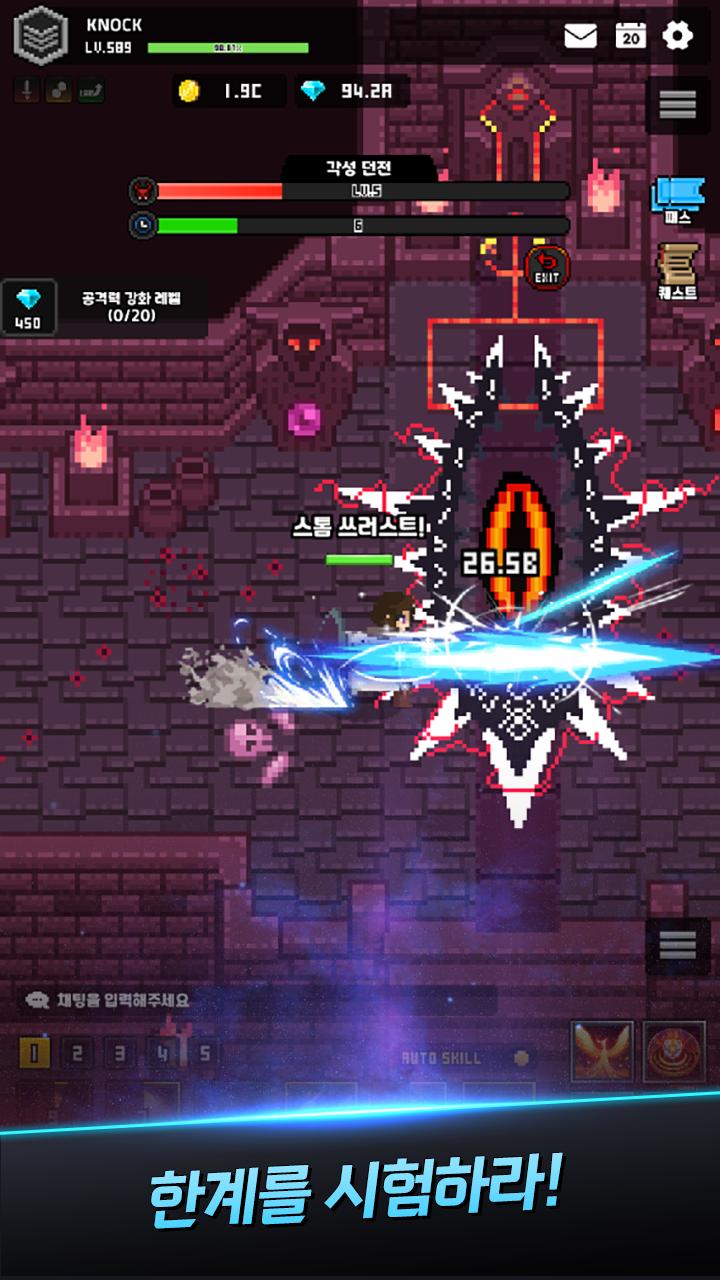Tap the blue diamond gem currency counter

point(350,92)
